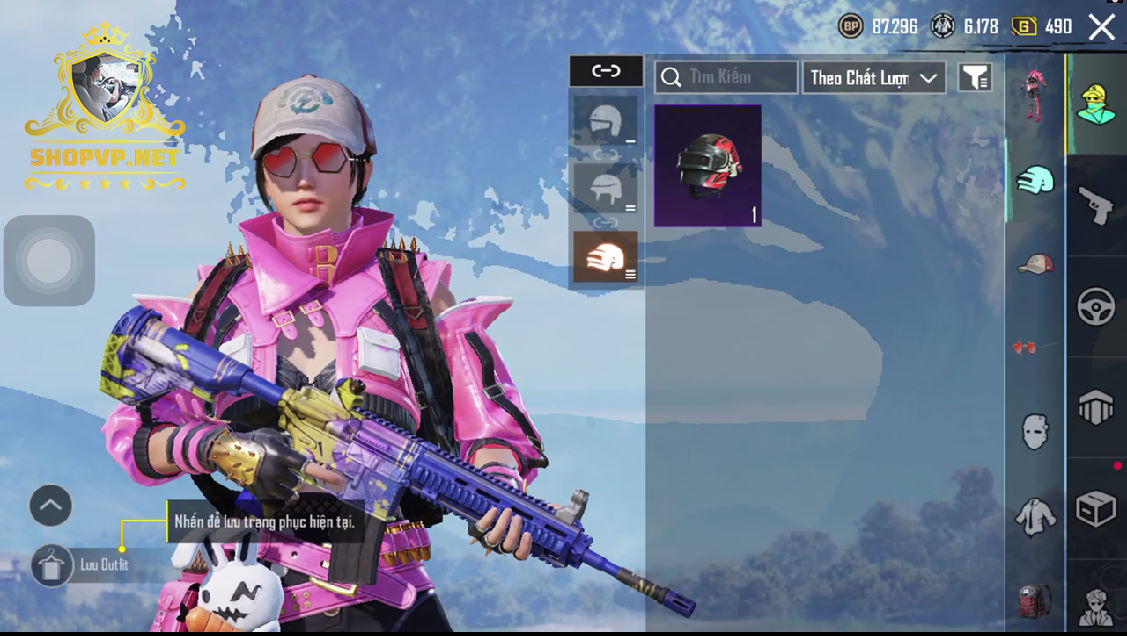Open the steering wheel vehicle tab
The image size is (1127, 636).
click(1096, 306)
